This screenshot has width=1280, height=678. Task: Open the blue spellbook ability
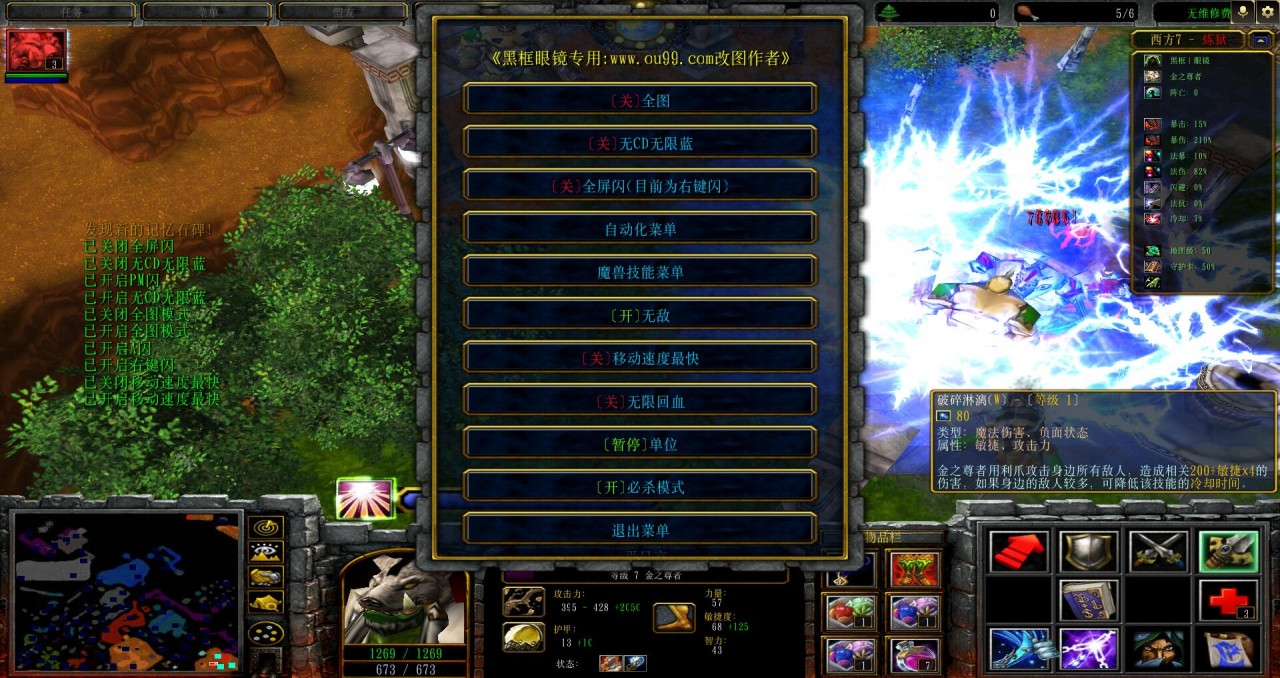(1088, 600)
